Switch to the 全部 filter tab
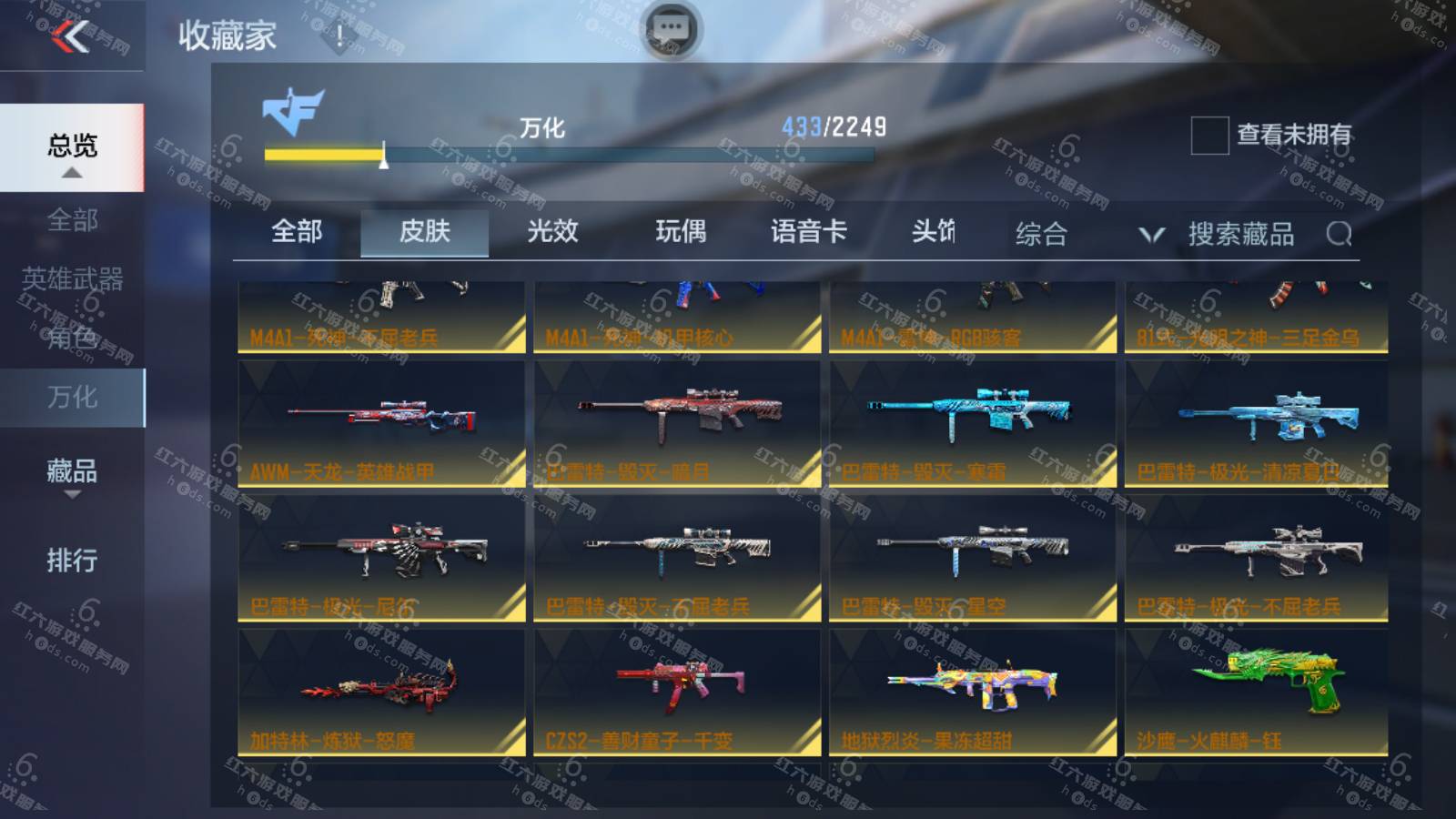The height and width of the screenshot is (819, 1456). tap(297, 232)
